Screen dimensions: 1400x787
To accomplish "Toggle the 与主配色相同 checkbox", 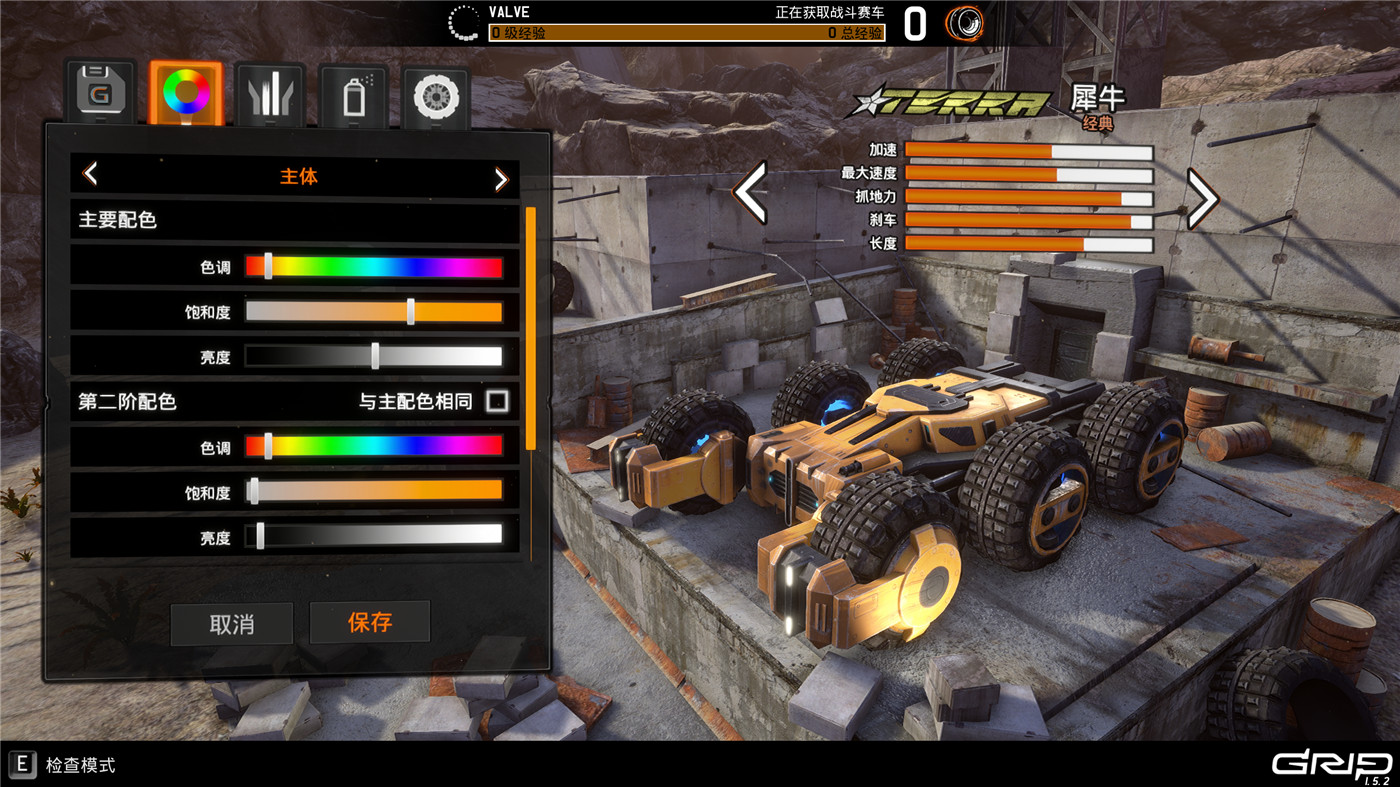I will coord(497,402).
